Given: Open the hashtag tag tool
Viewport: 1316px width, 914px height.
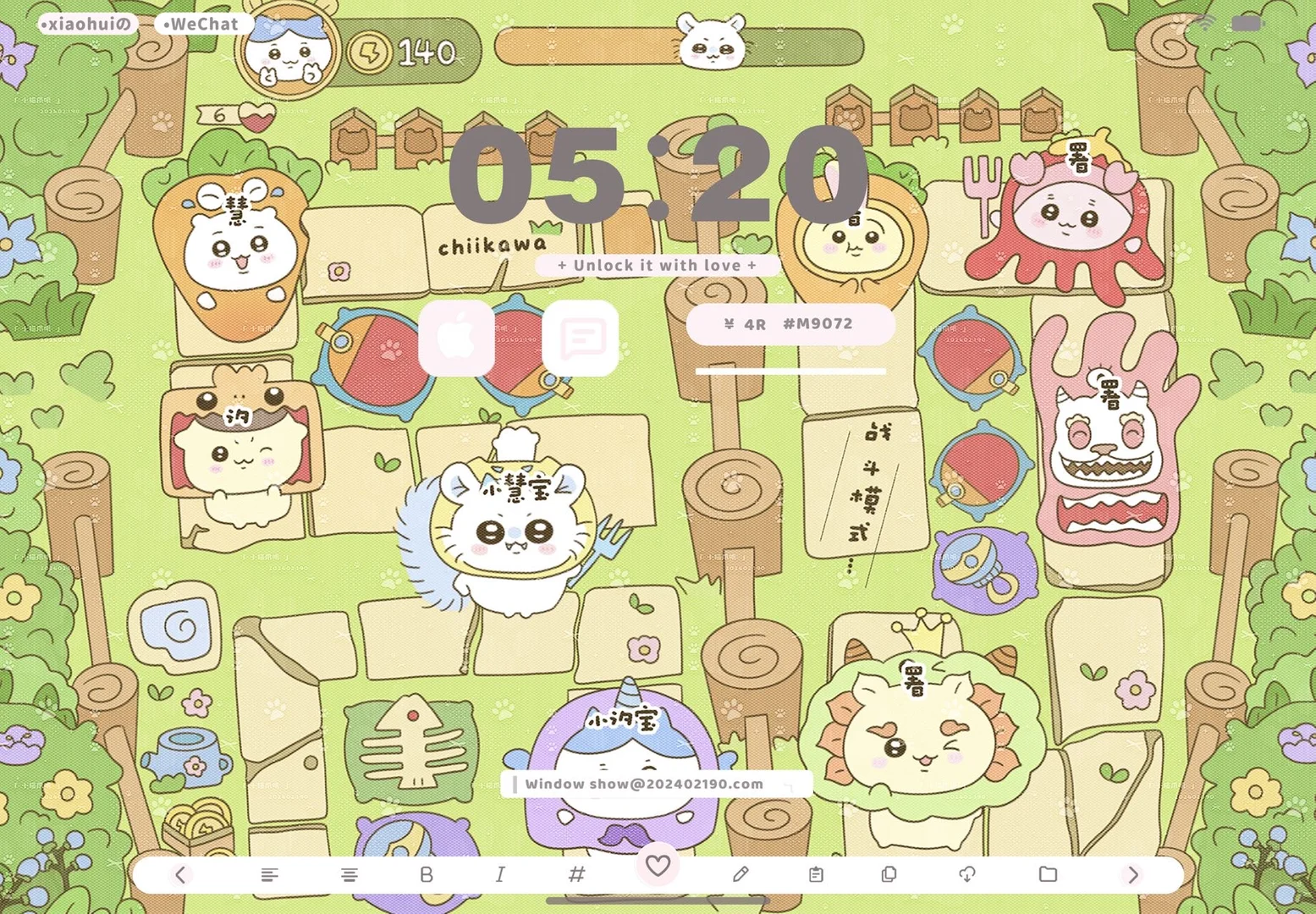Looking at the screenshot, I should [x=577, y=875].
